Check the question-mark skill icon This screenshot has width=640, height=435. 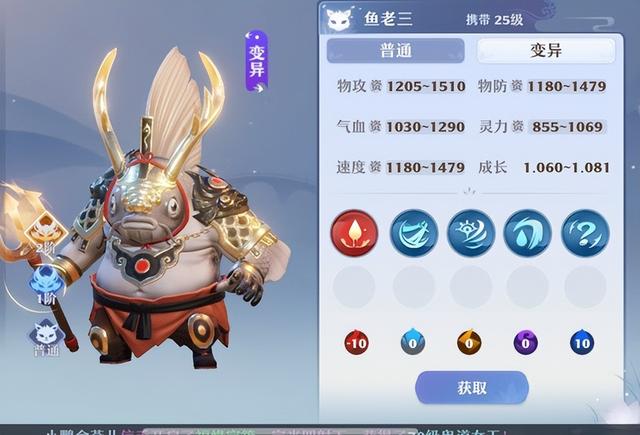click(585, 232)
